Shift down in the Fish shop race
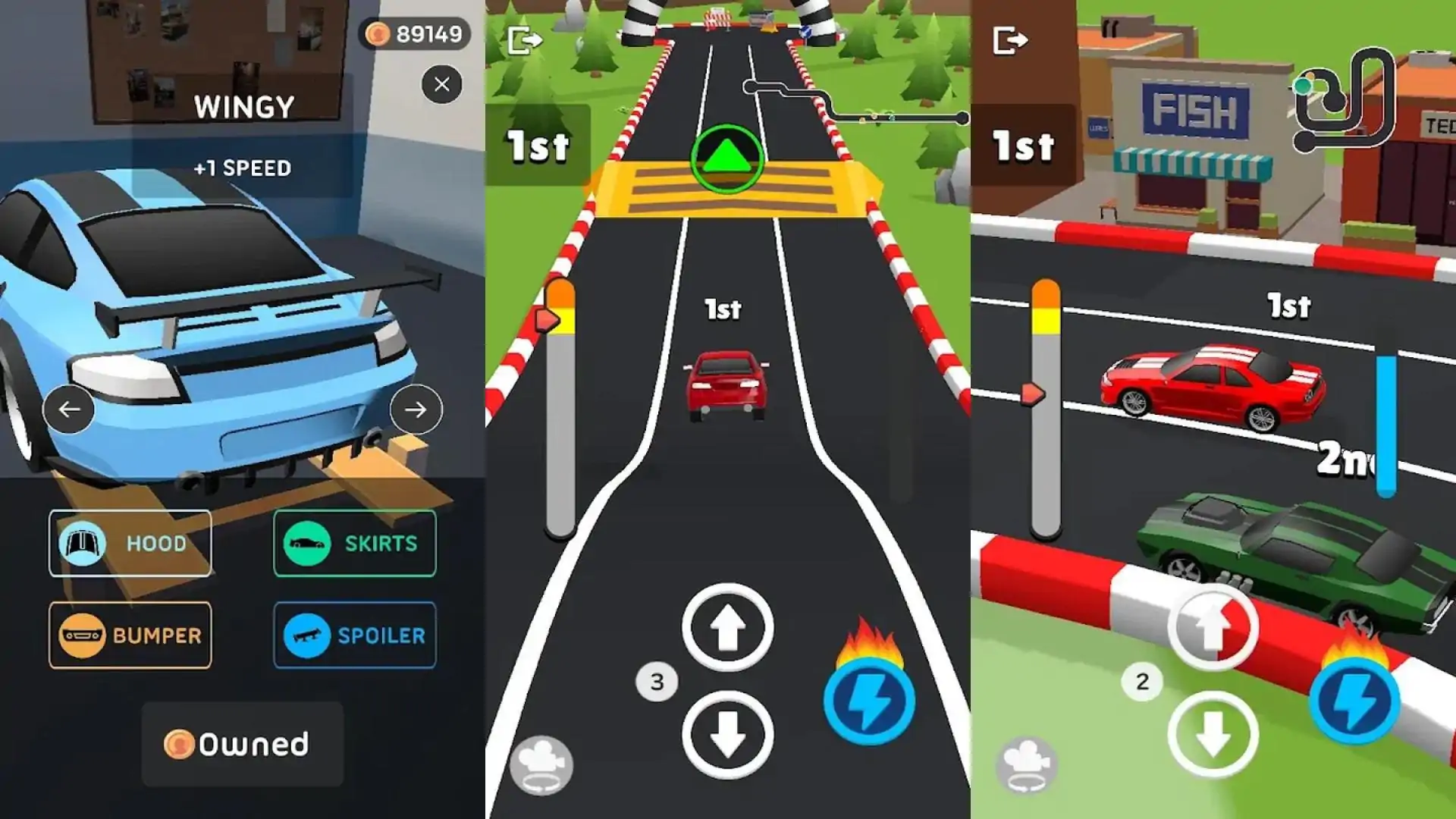Image resolution: width=1456 pixels, height=819 pixels. 1213,734
